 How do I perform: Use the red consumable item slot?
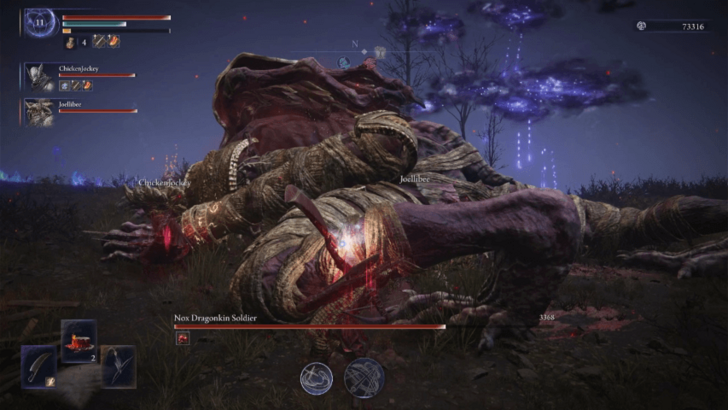tap(79, 340)
